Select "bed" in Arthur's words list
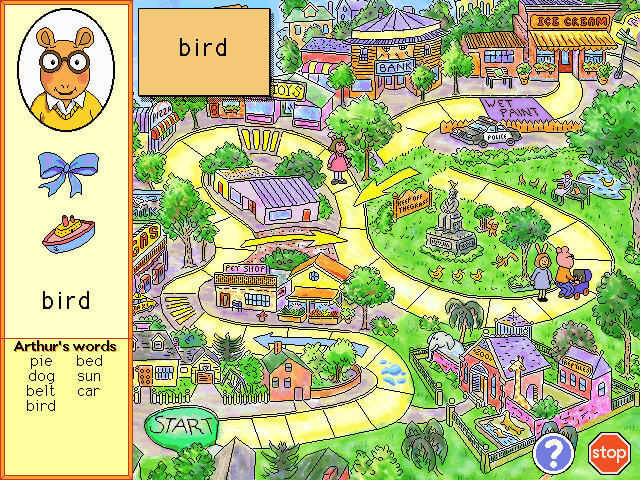 click(x=89, y=361)
